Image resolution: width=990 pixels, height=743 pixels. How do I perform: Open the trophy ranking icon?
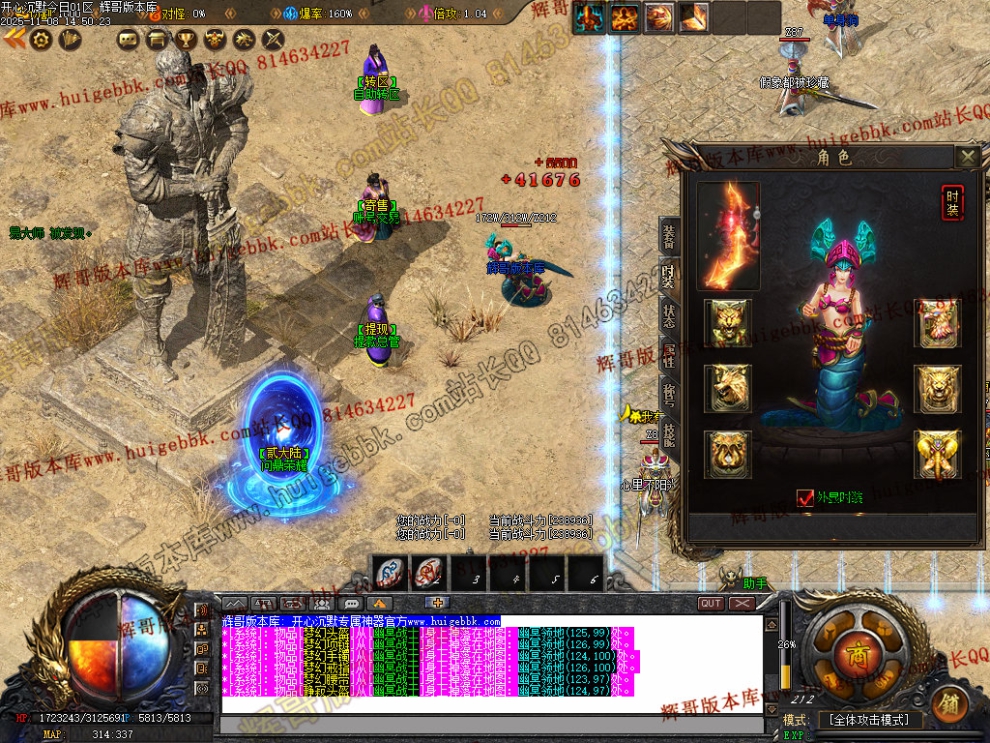coord(185,39)
